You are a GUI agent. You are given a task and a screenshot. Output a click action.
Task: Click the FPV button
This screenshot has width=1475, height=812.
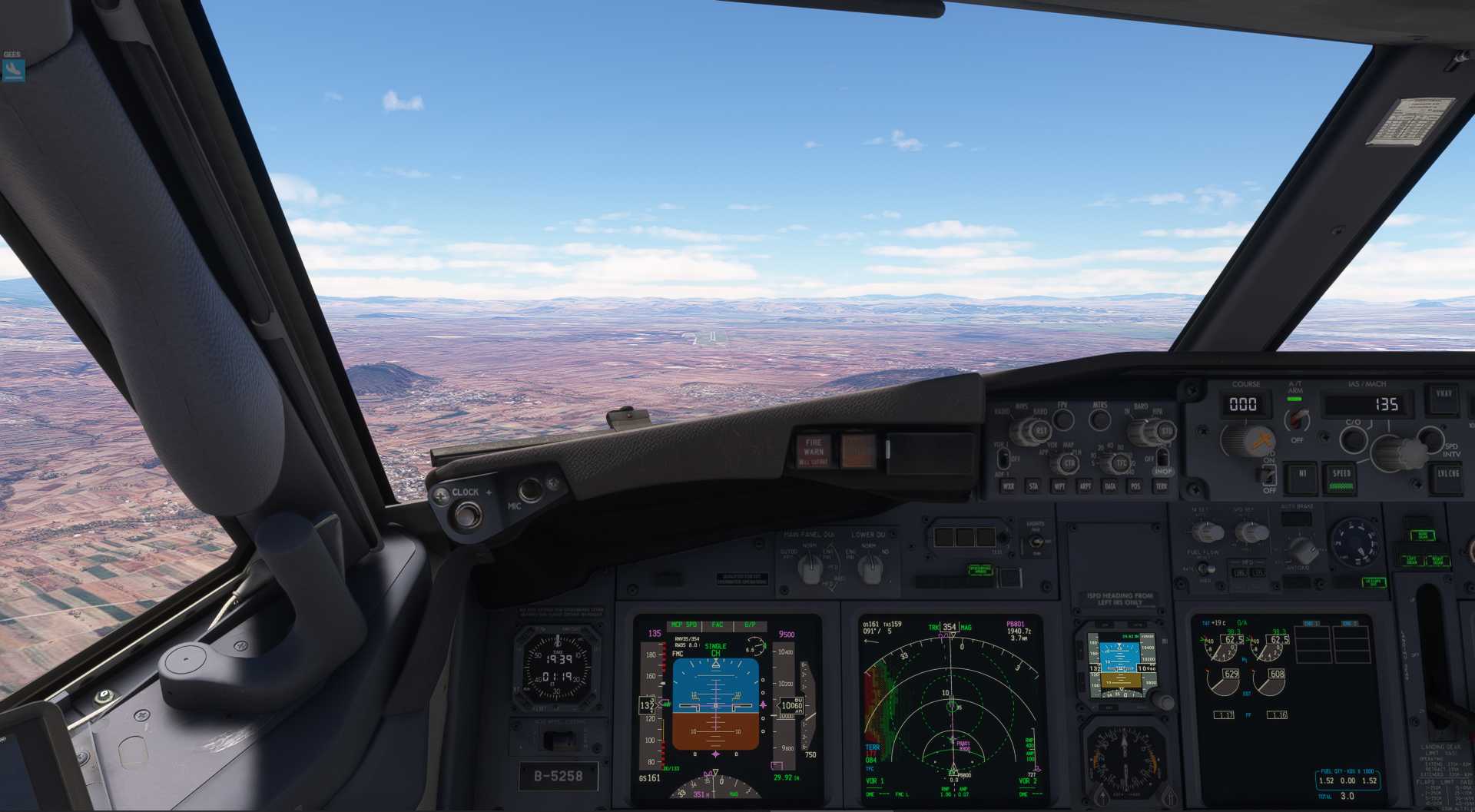[1063, 419]
